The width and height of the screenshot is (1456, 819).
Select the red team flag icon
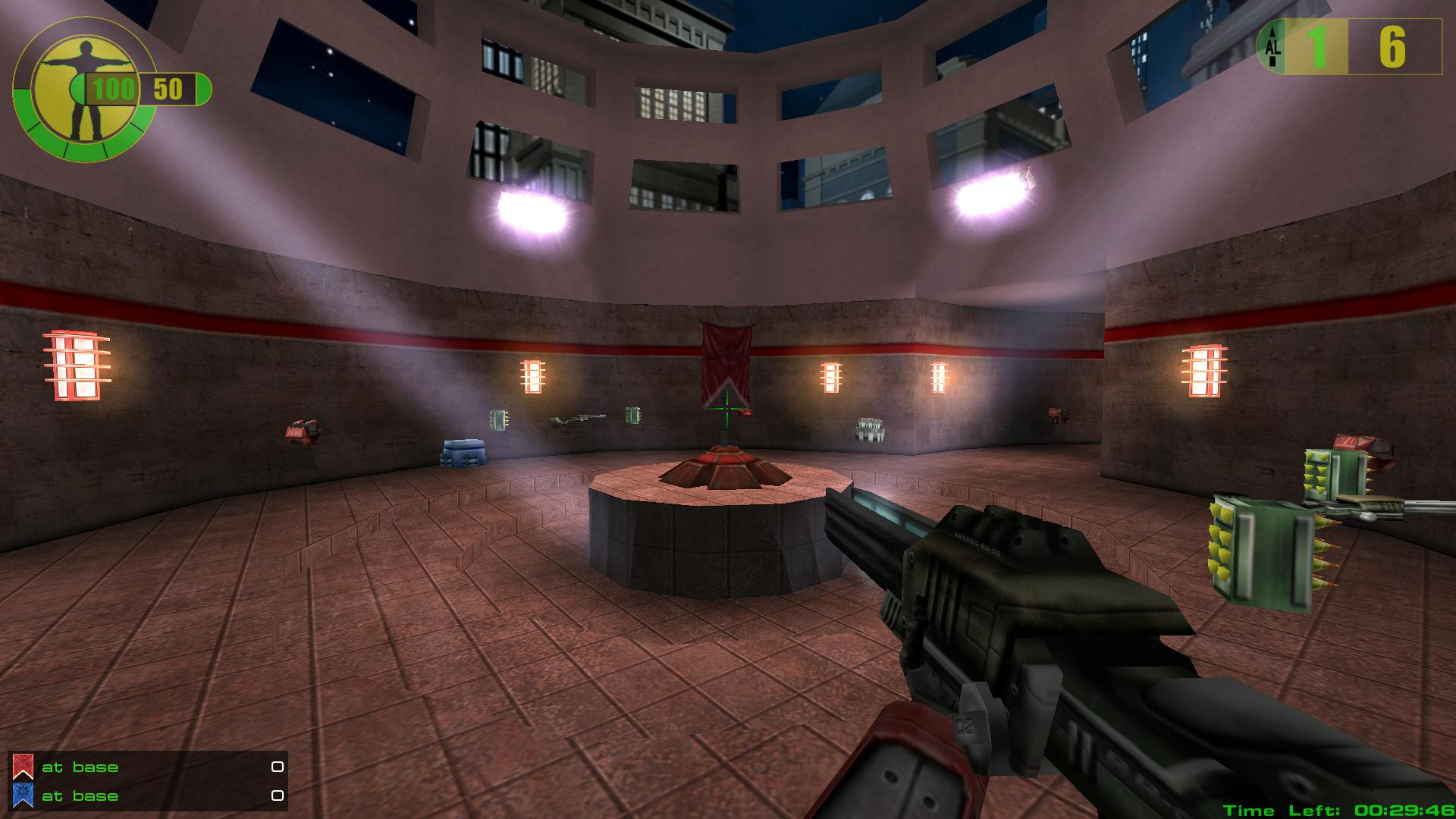(x=23, y=767)
